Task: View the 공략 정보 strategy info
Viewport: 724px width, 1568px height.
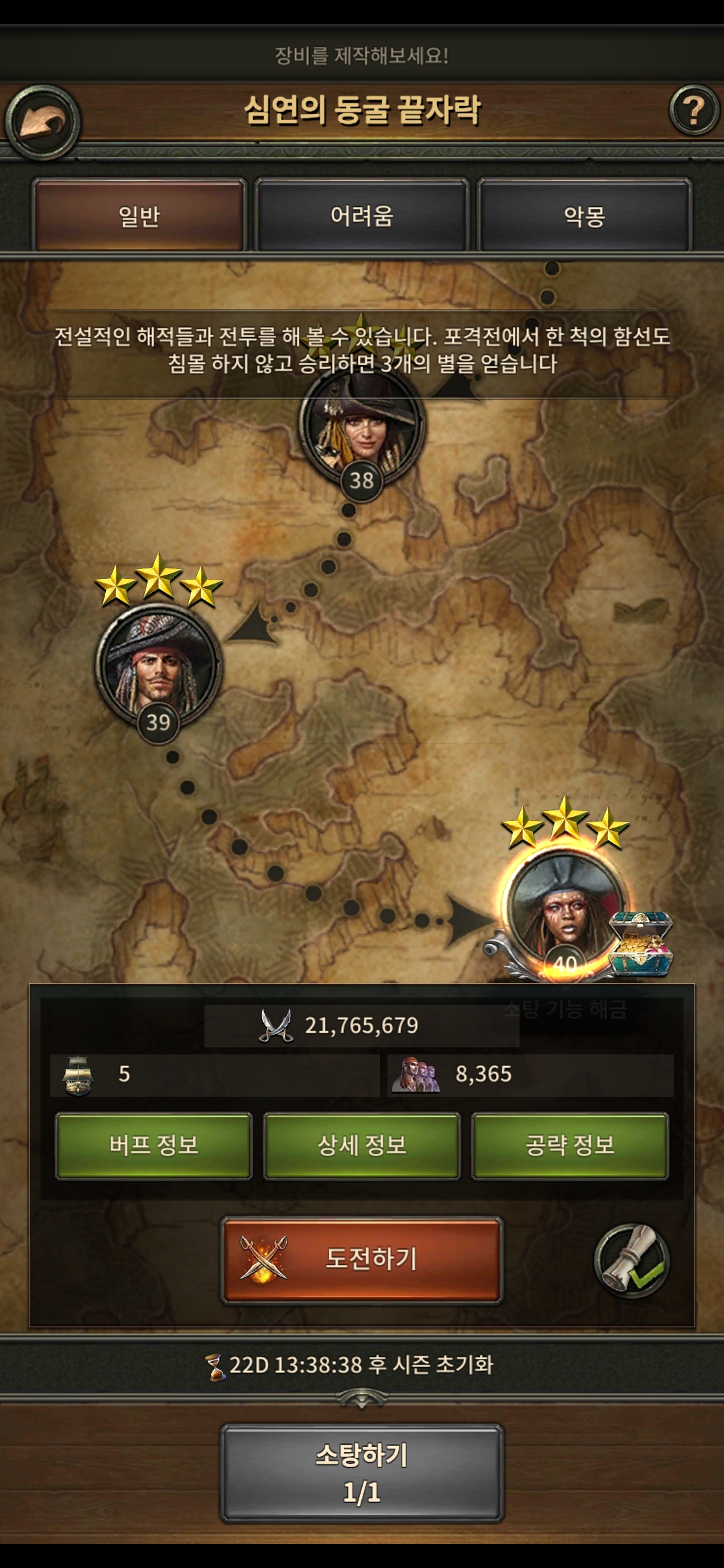Action: (570, 1145)
